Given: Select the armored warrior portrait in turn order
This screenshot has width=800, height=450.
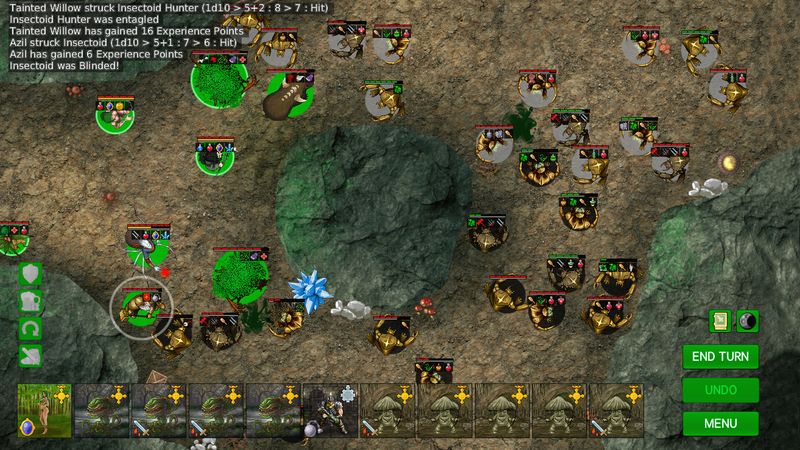Looking at the screenshot, I should tap(329, 411).
